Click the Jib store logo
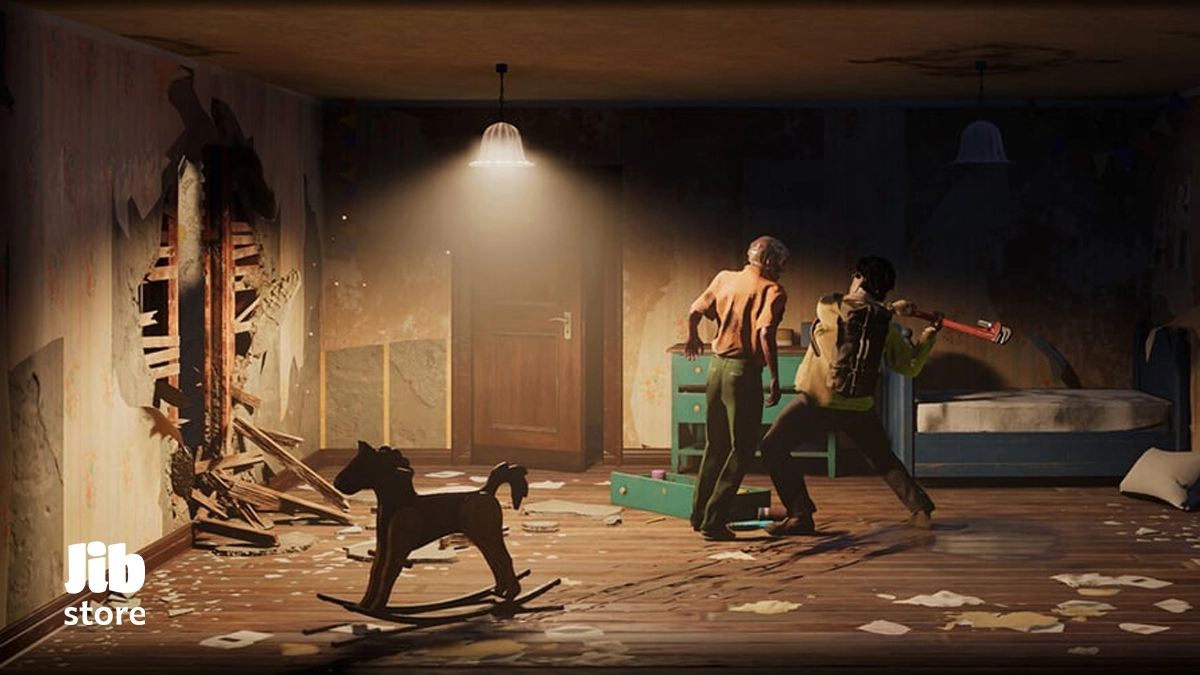 (x=104, y=585)
